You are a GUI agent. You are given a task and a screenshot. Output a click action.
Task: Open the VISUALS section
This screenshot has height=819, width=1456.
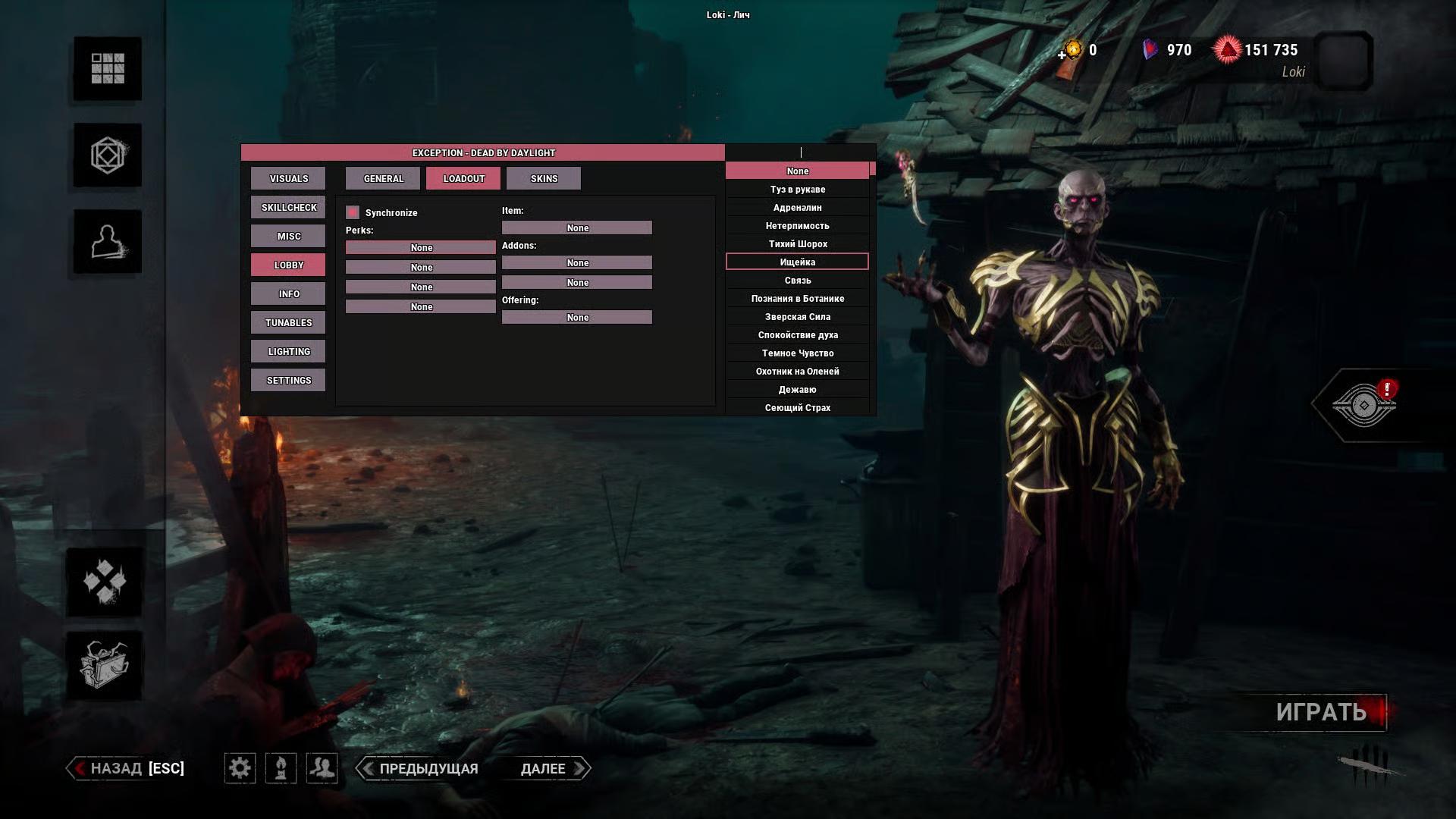pos(288,179)
